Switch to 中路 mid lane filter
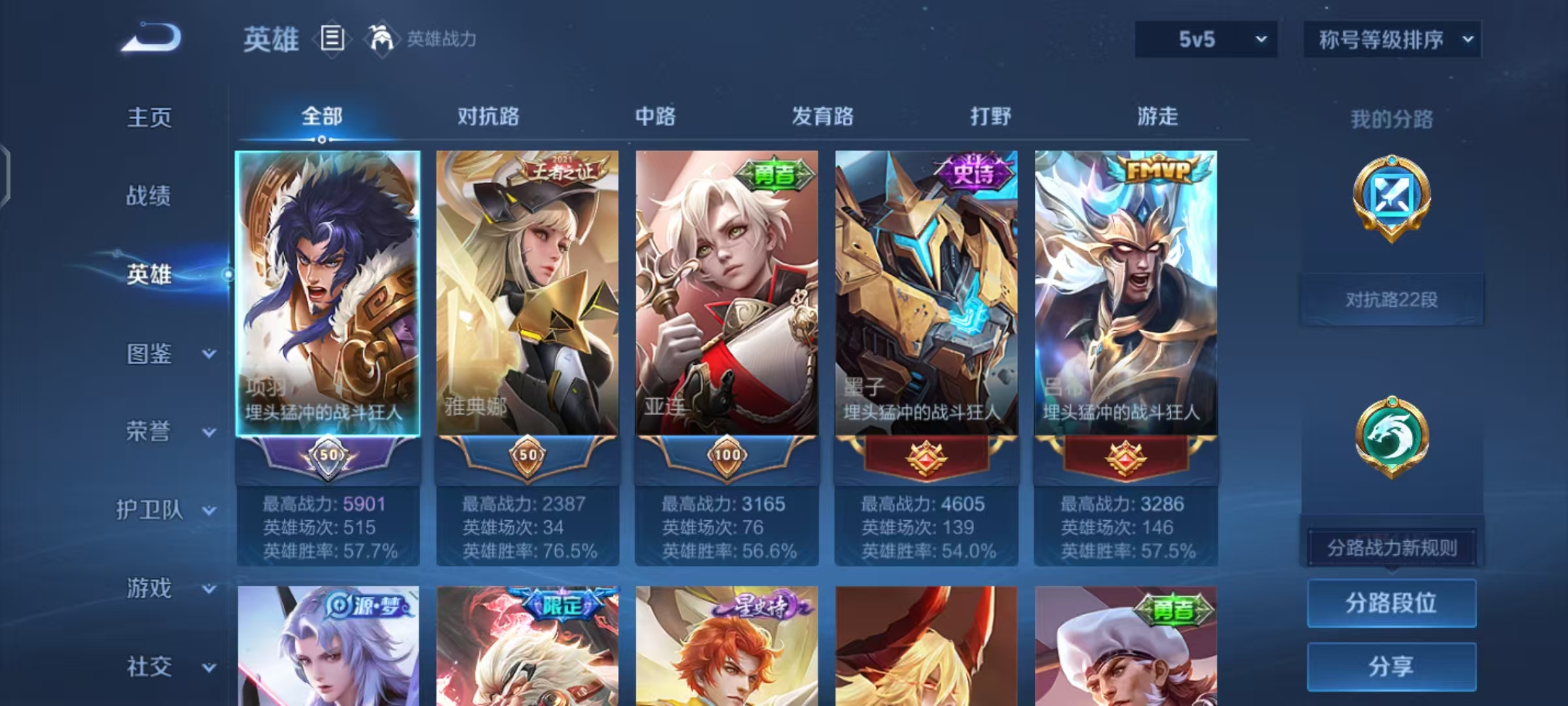This screenshot has width=1568, height=706. (x=655, y=116)
